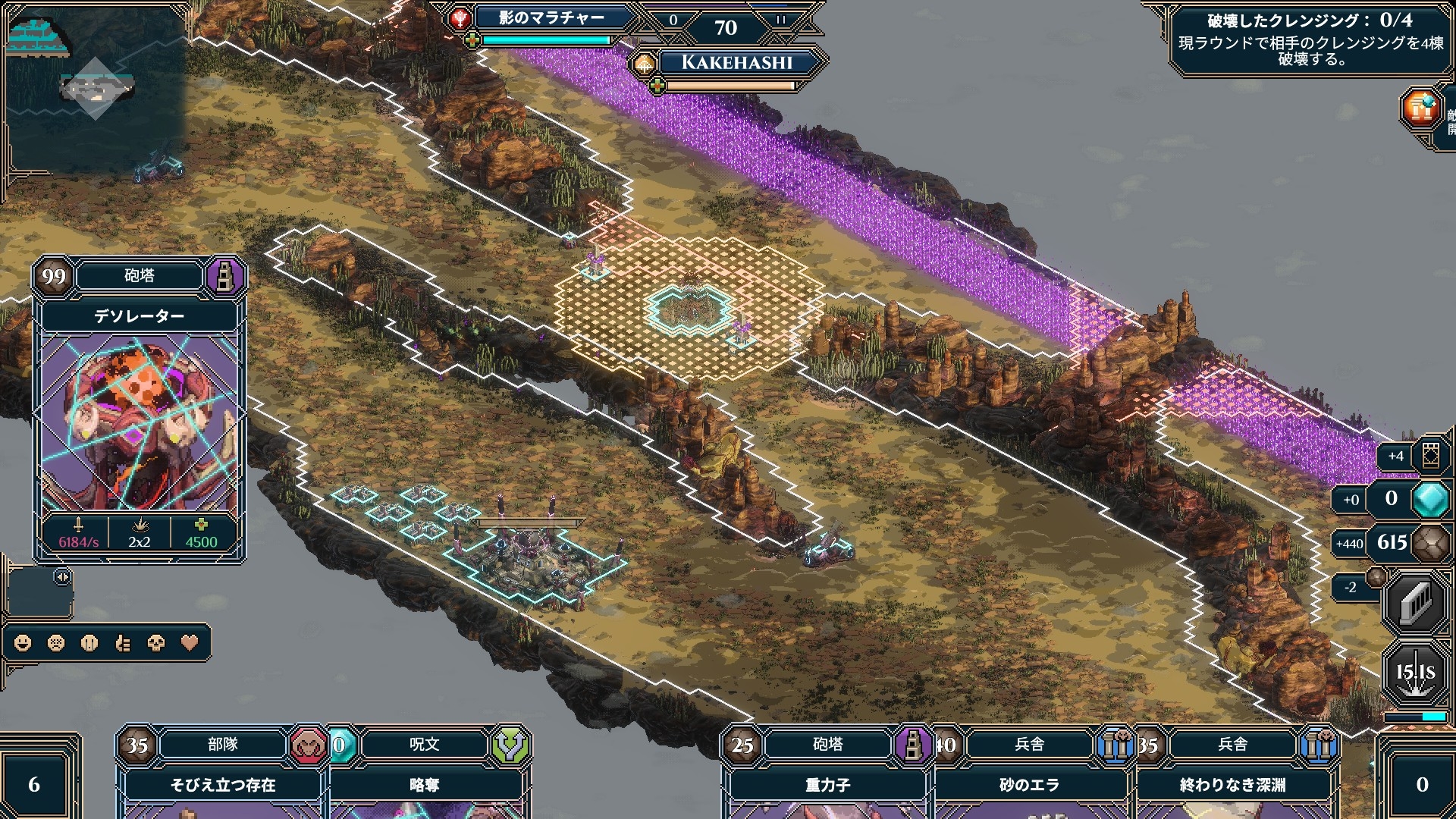The width and height of the screenshot is (1456, 819).
Task: Send the heart emote
Action: tap(190, 643)
